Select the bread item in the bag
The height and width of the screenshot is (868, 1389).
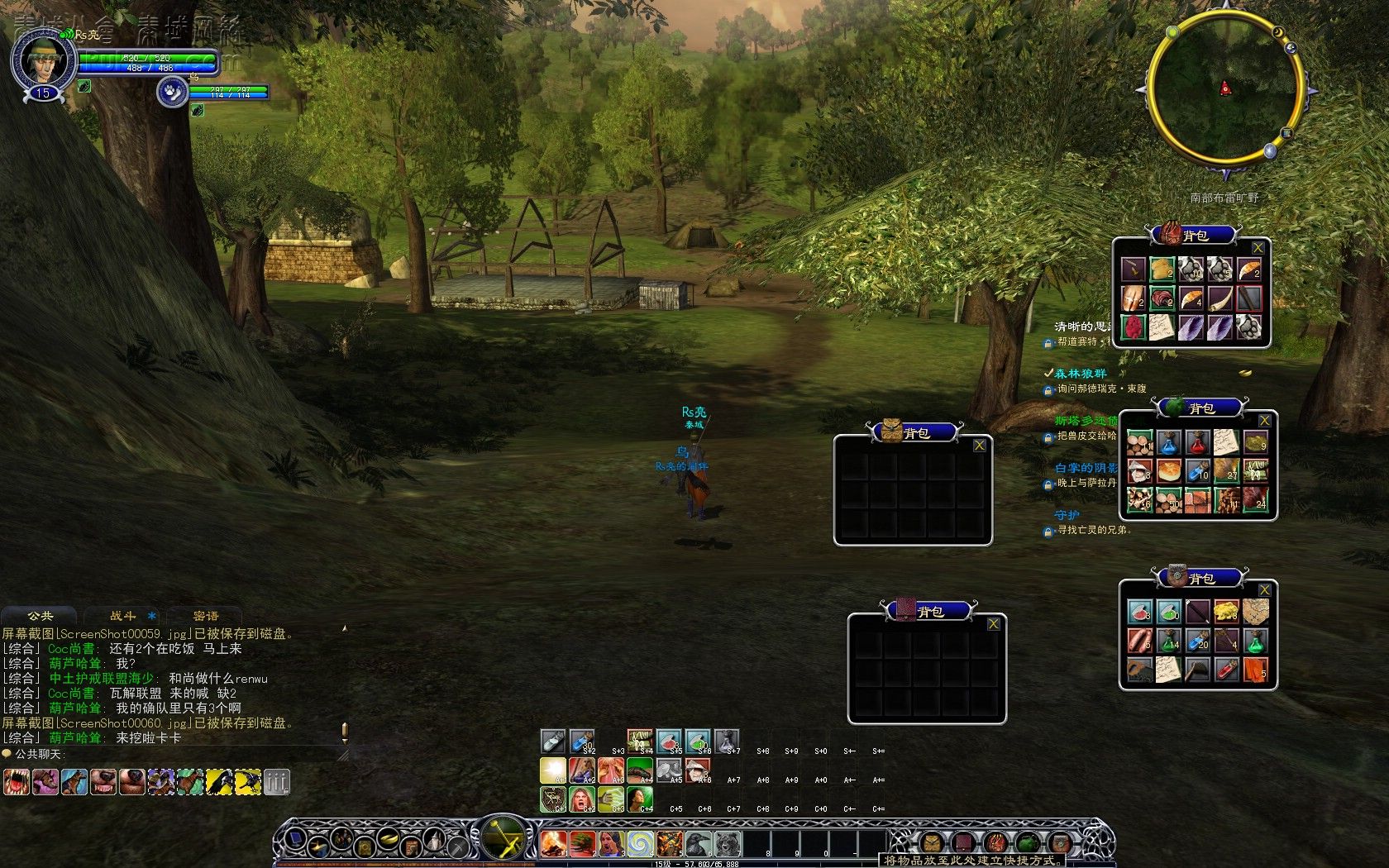(x=1168, y=471)
